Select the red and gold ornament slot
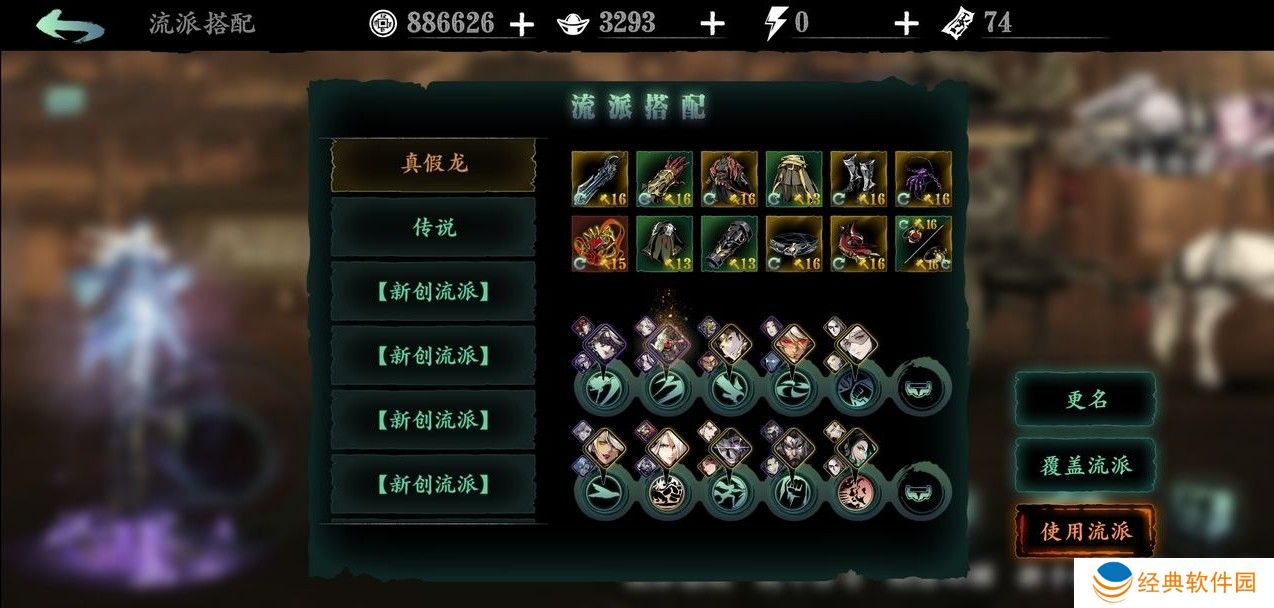The height and width of the screenshot is (608, 1274). 599,243
